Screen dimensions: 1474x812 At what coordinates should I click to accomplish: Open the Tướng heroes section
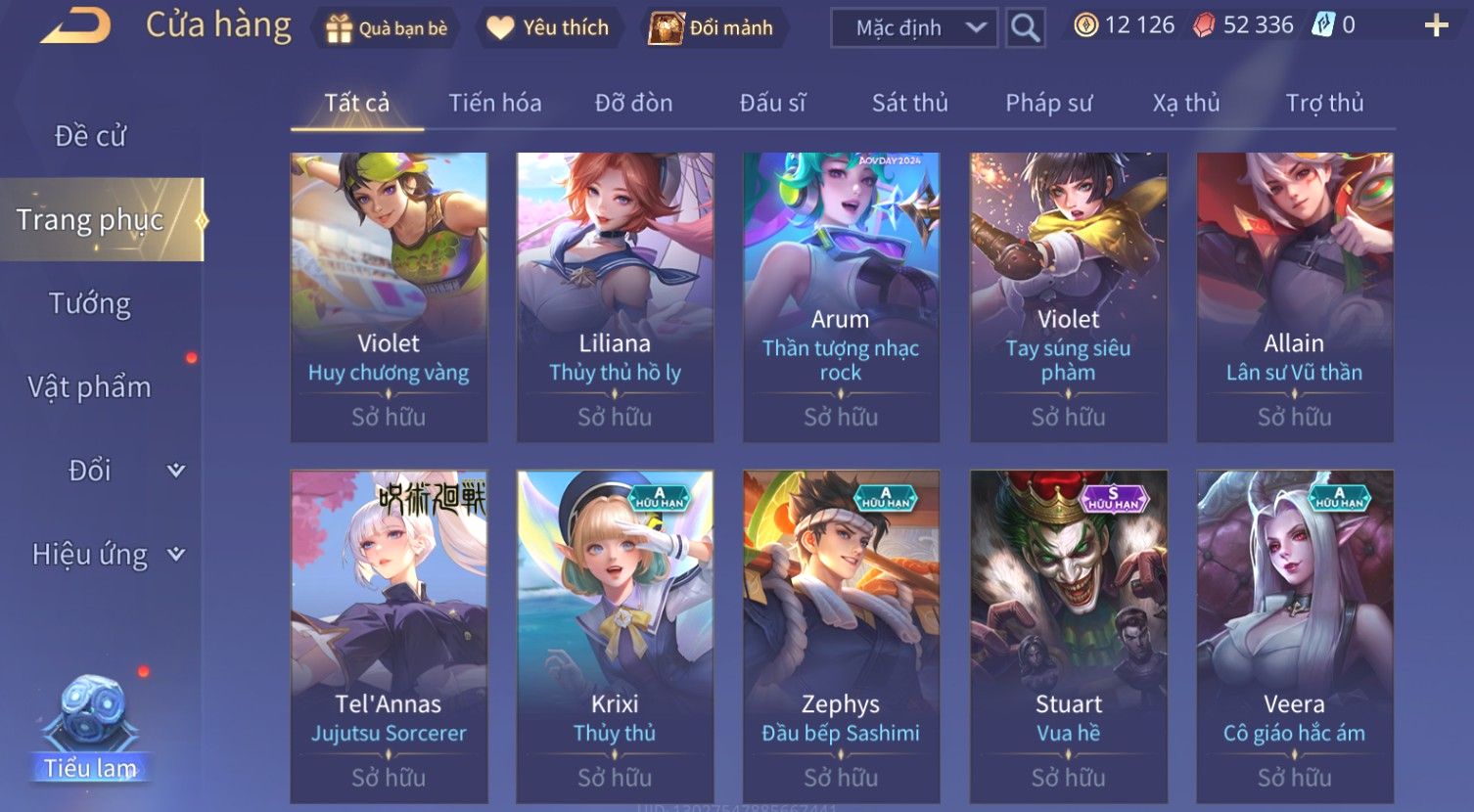click(90, 304)
